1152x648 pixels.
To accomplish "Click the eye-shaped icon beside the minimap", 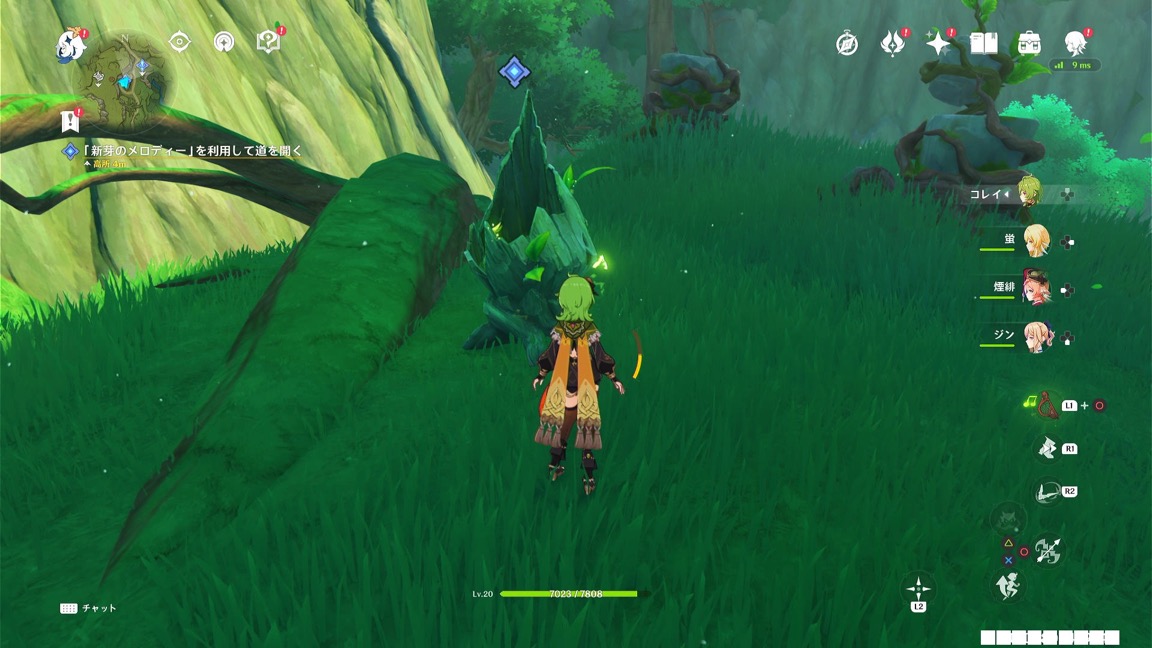I will point(180,41).
